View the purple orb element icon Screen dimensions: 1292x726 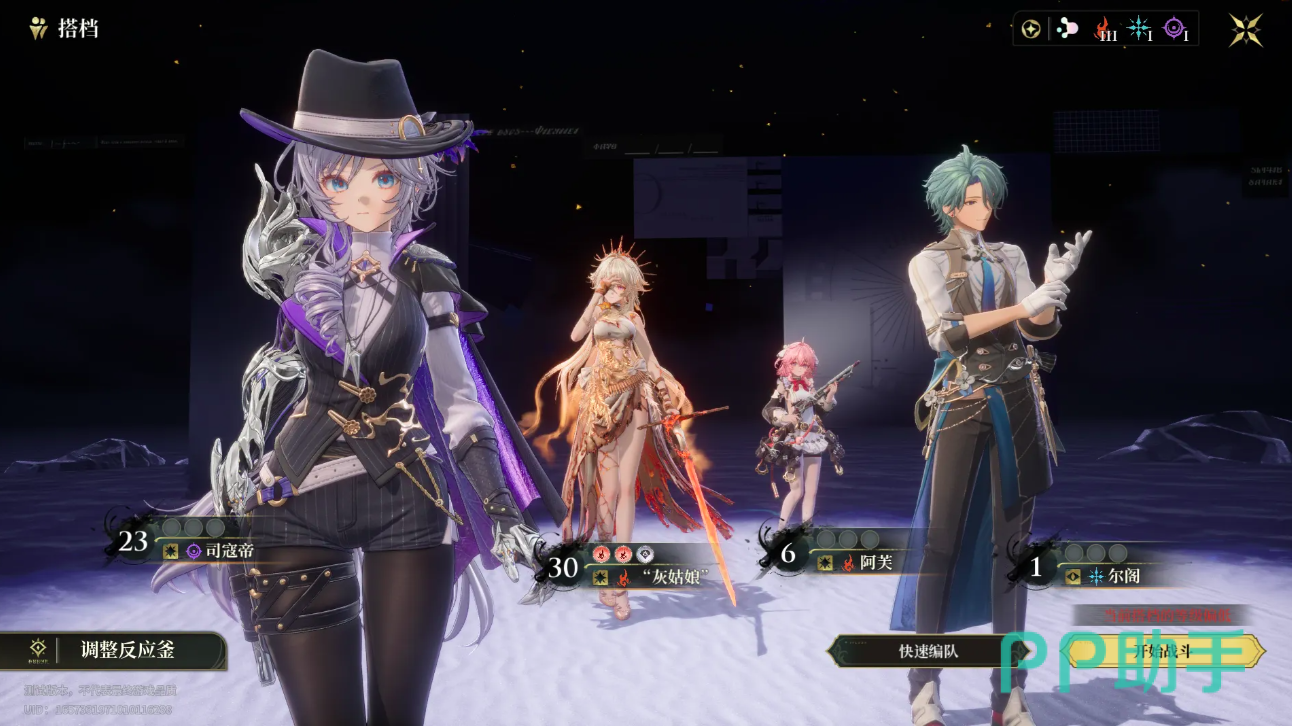tap(1175, 29)
